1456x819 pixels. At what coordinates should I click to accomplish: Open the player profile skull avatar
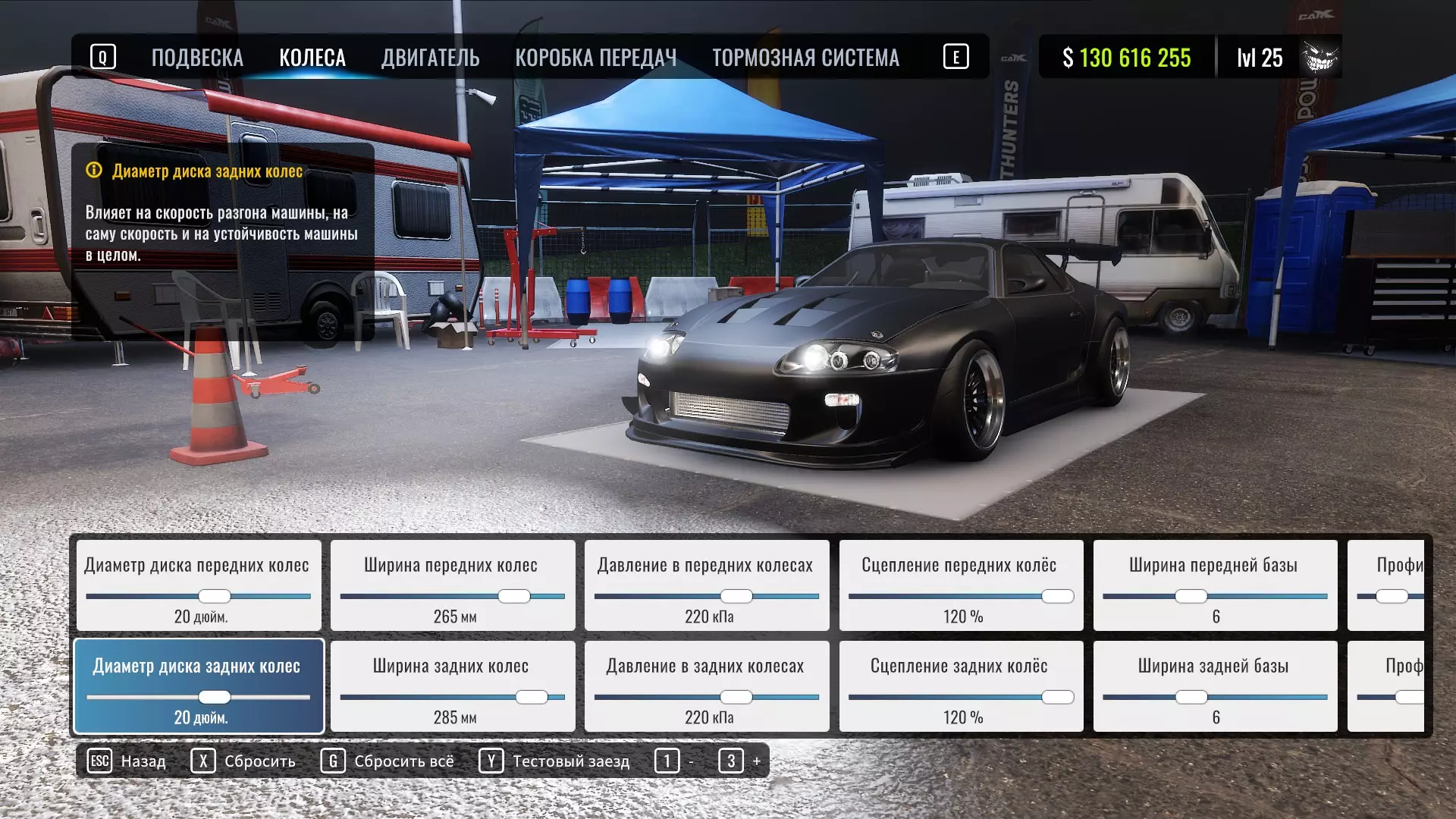click(x=1319, y=58)
